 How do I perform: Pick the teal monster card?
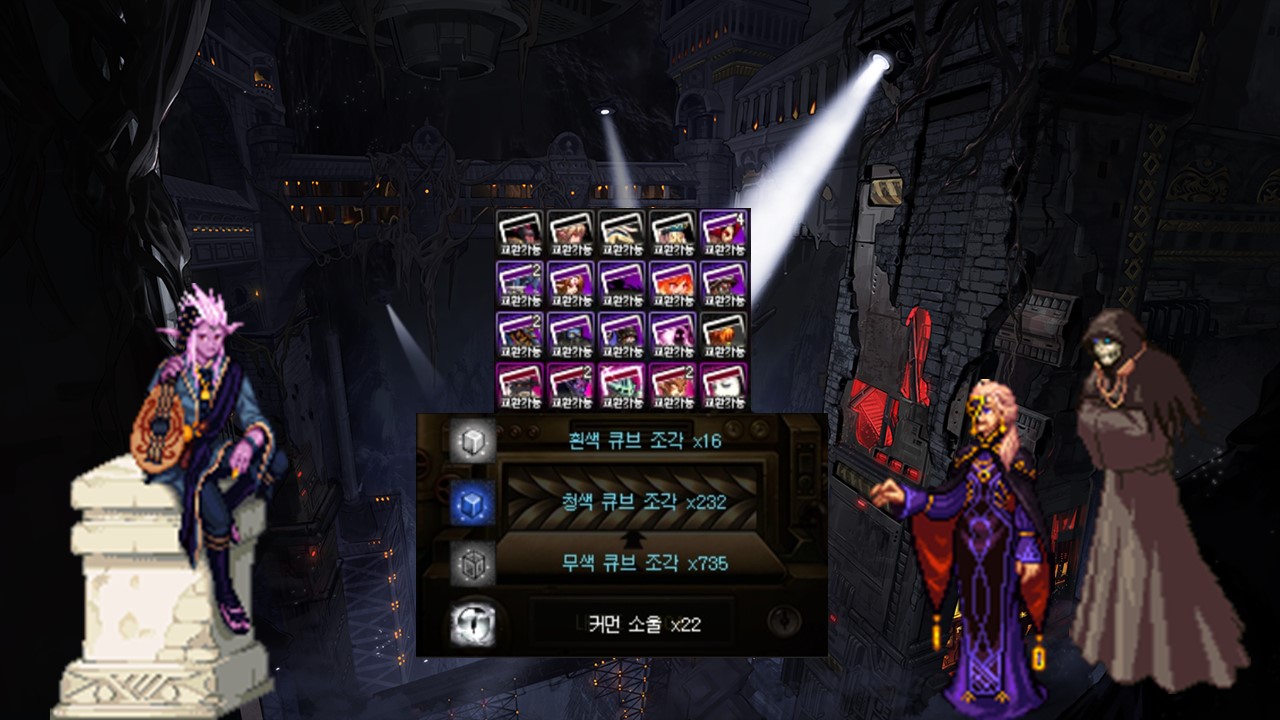(622, 387)
